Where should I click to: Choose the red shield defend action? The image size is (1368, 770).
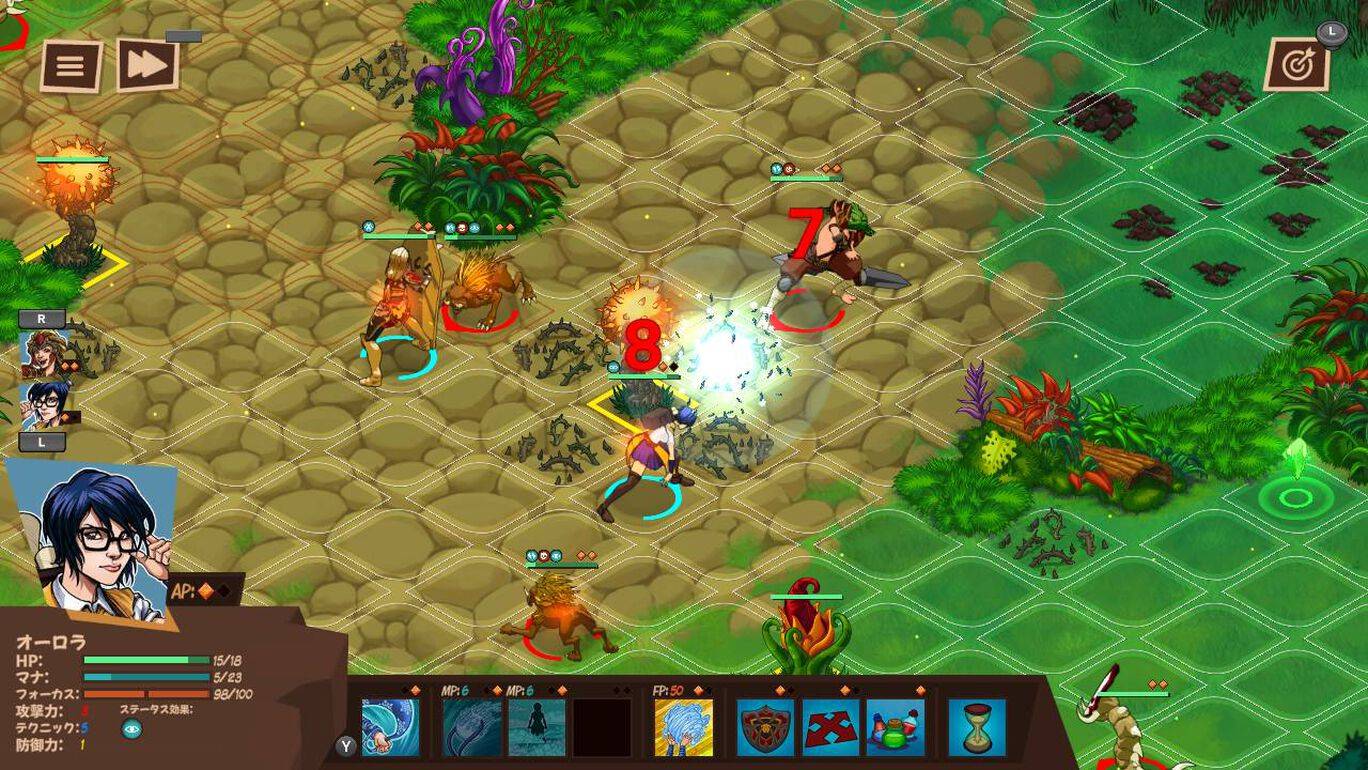(765, 727)
